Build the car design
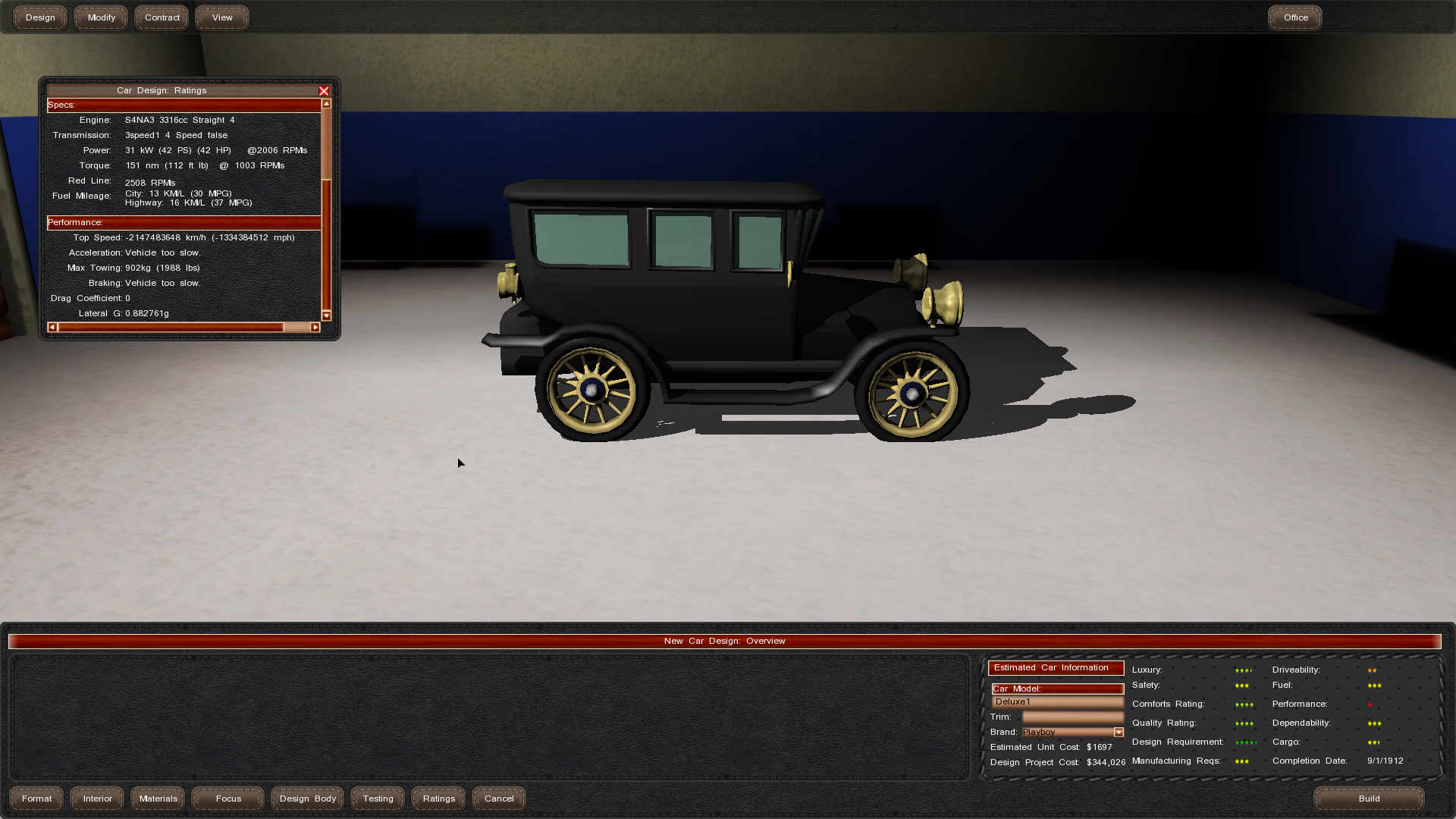 [x=1369, y=799]
